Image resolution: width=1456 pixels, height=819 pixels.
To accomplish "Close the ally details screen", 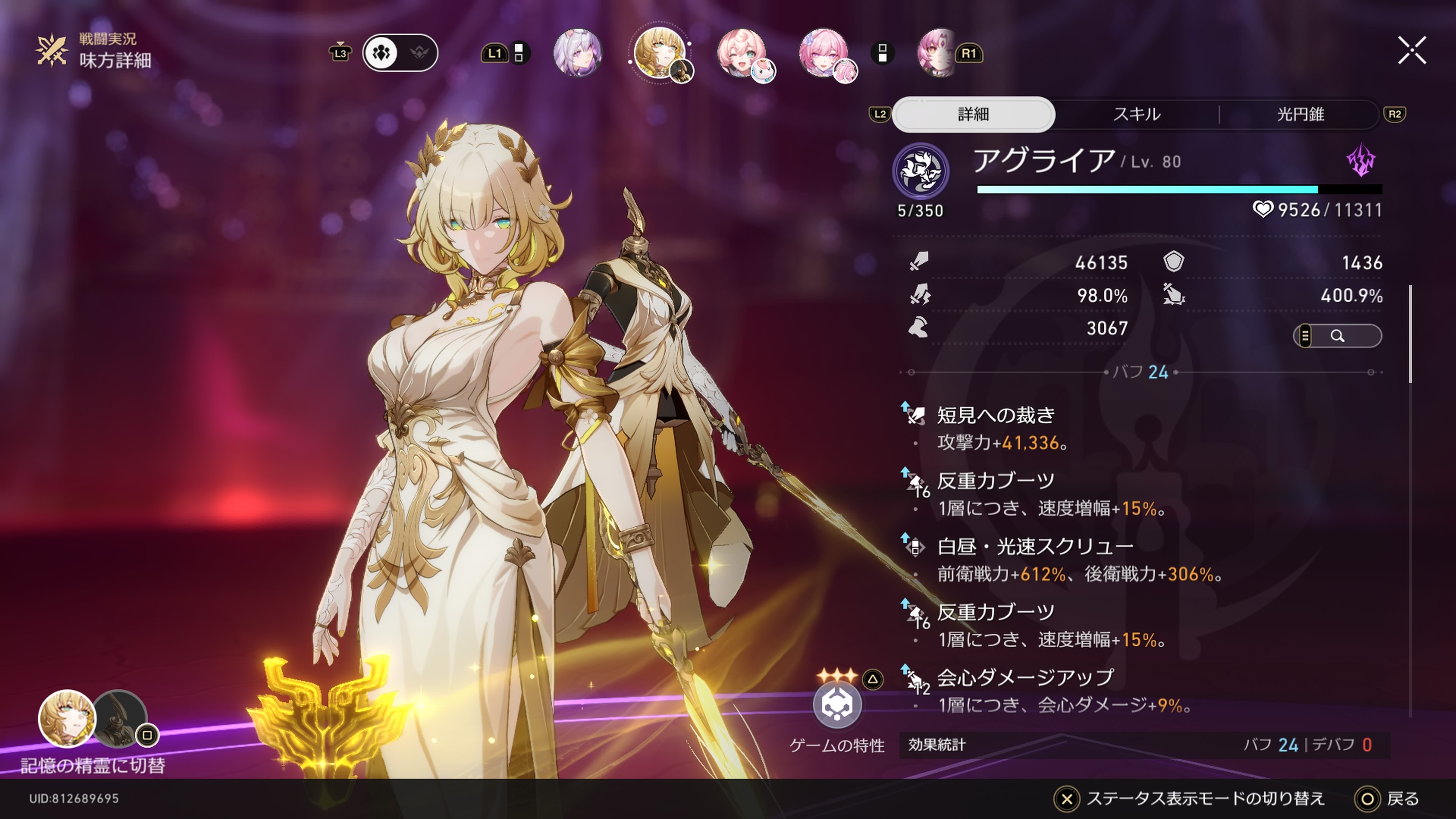I will pyautogui.click(x=1411, y=52).
